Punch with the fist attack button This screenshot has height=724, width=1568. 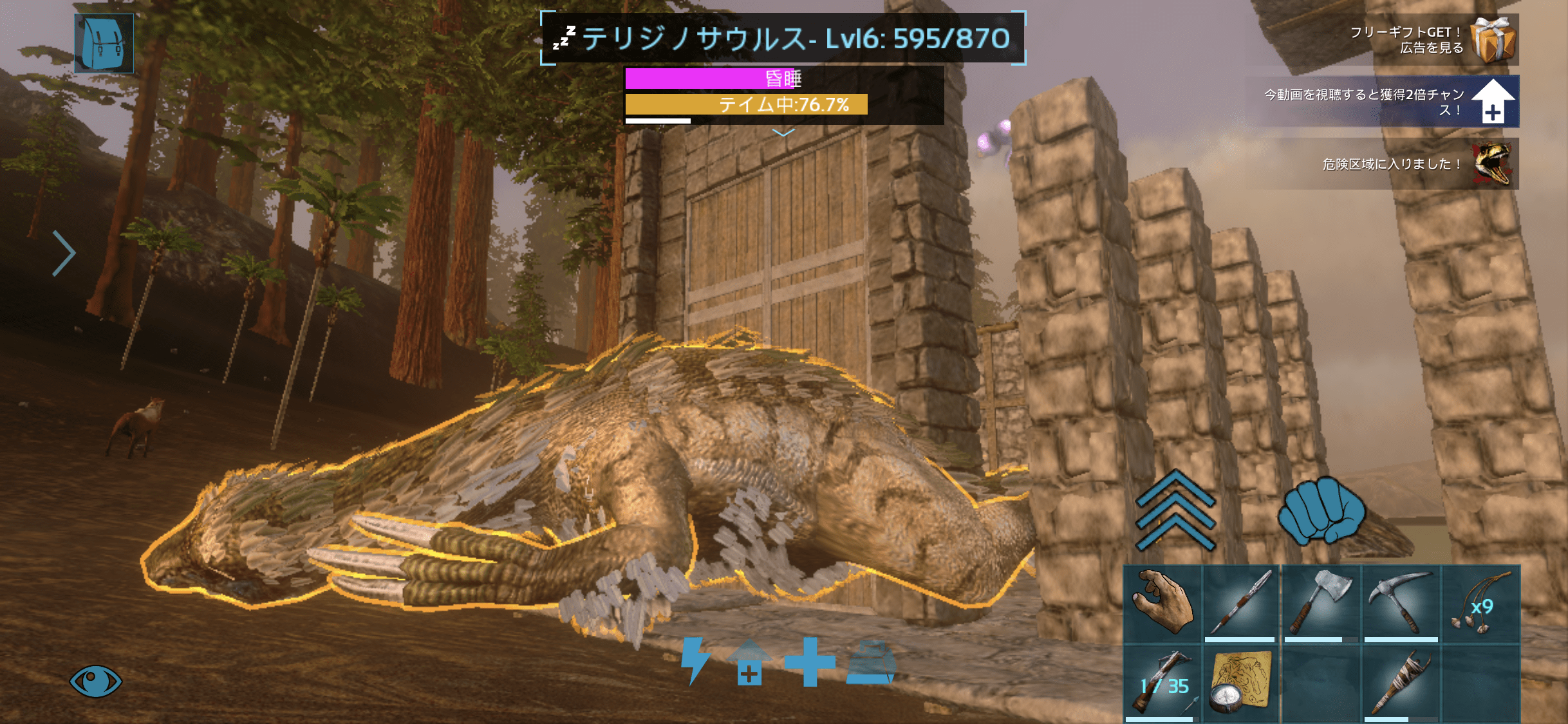coord(1321,510)
